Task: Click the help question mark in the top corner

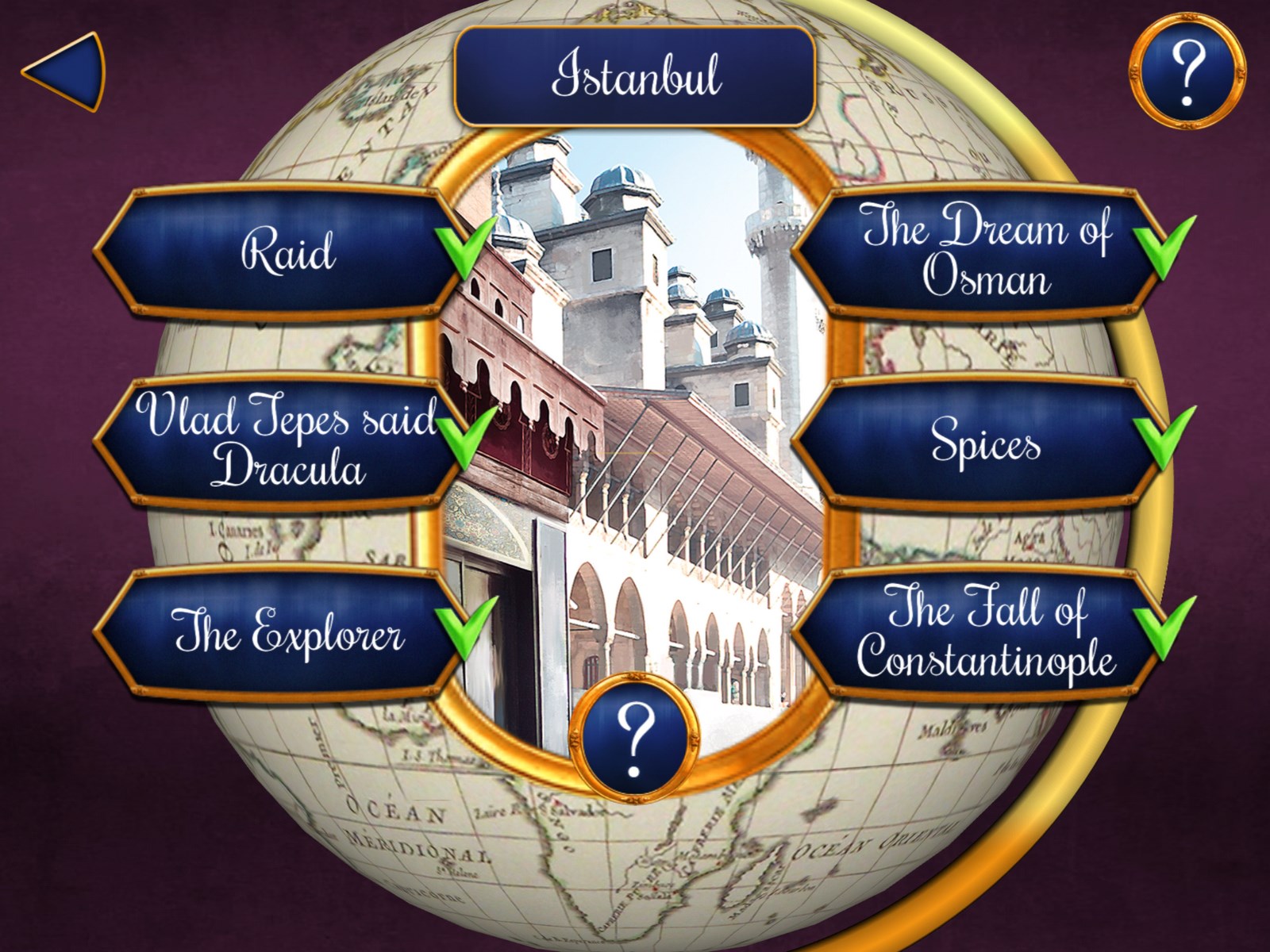Action: coord(1186,70)
